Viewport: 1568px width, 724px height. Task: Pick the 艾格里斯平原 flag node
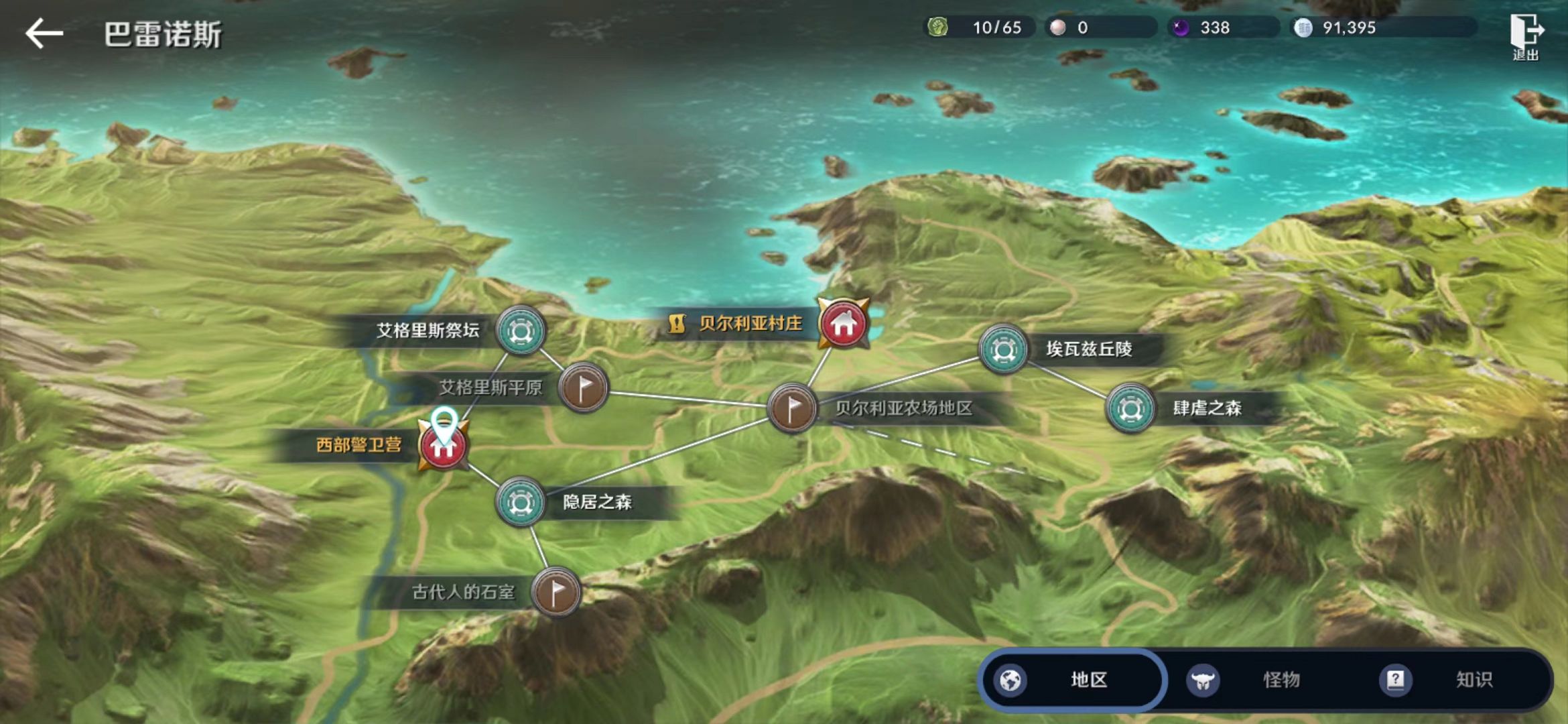(584, 387)
